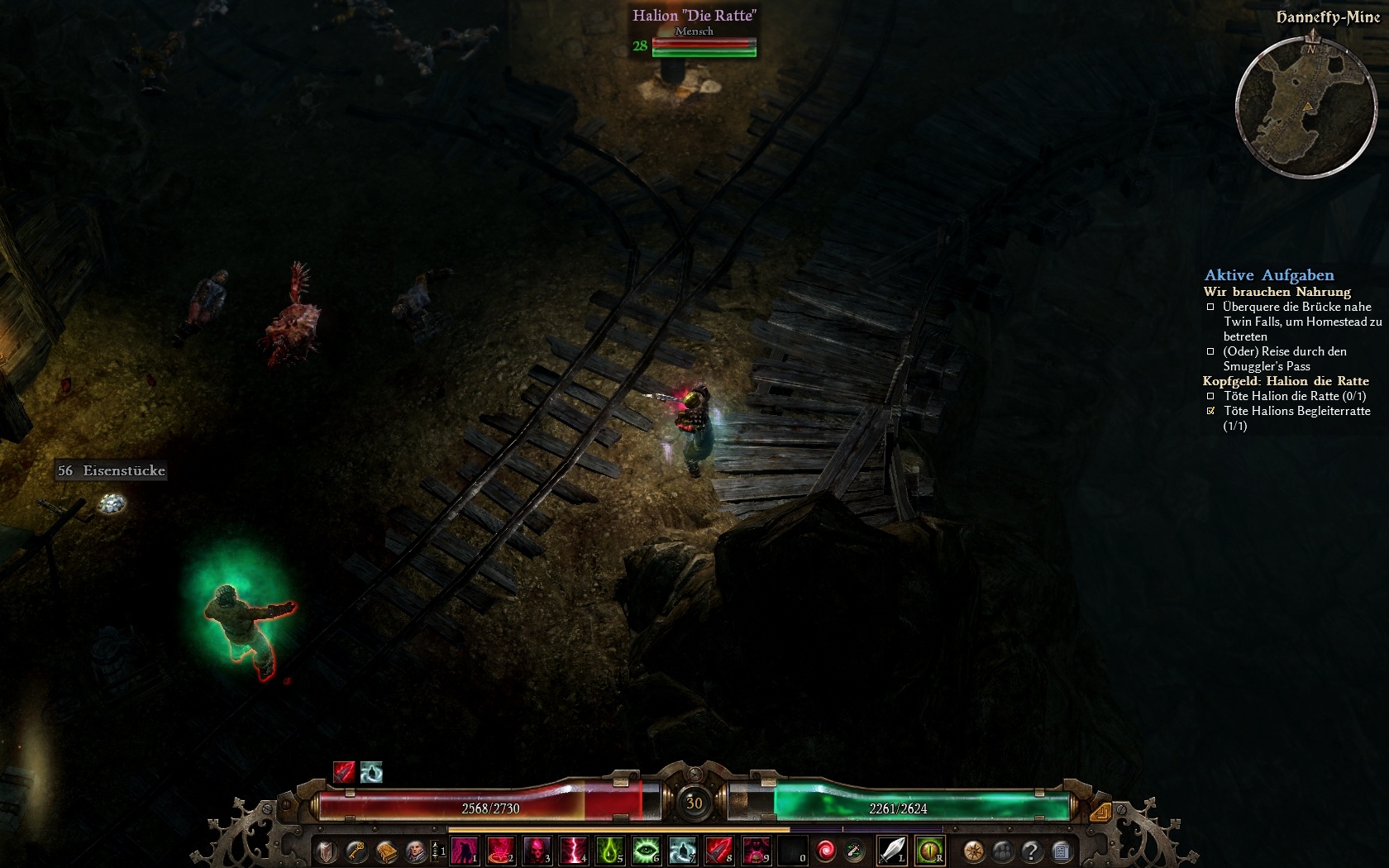The image size is (1389, 868).
Task: Click the bald man portrait icon
Action: [x=415, y=851]
